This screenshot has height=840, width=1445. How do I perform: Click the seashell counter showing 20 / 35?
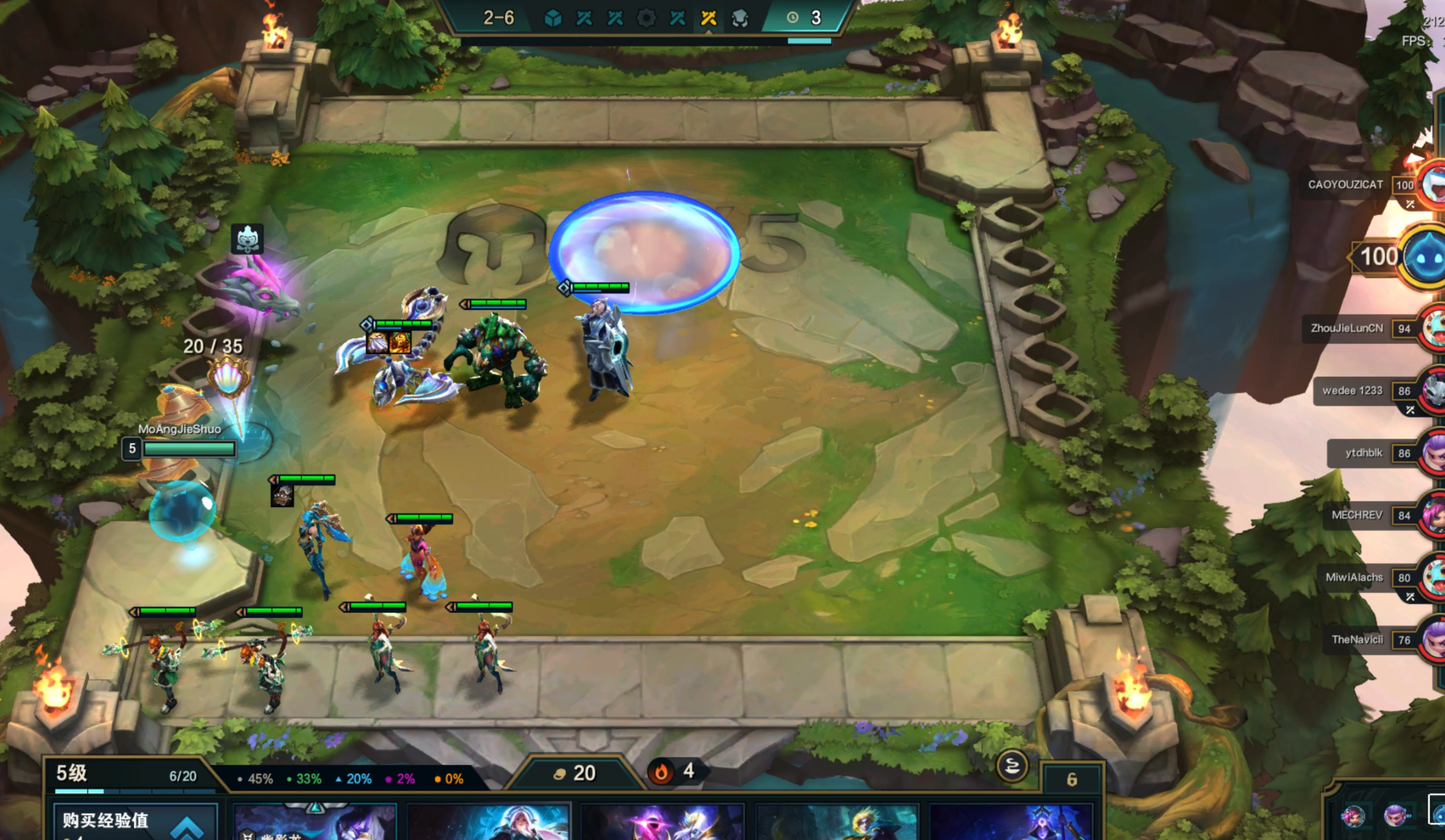click(x=228, y=379)
